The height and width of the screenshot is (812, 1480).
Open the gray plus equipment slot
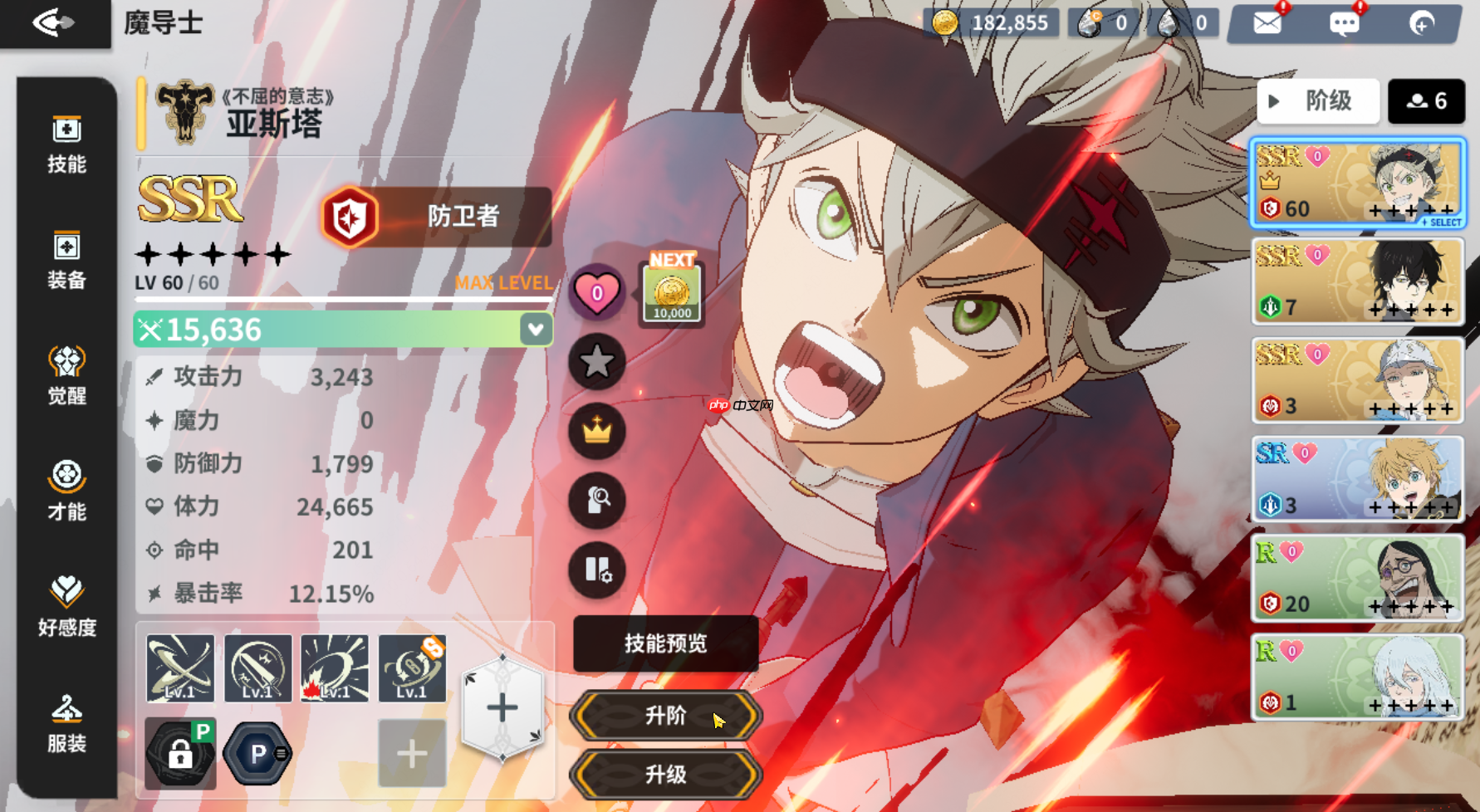[411, 752]
